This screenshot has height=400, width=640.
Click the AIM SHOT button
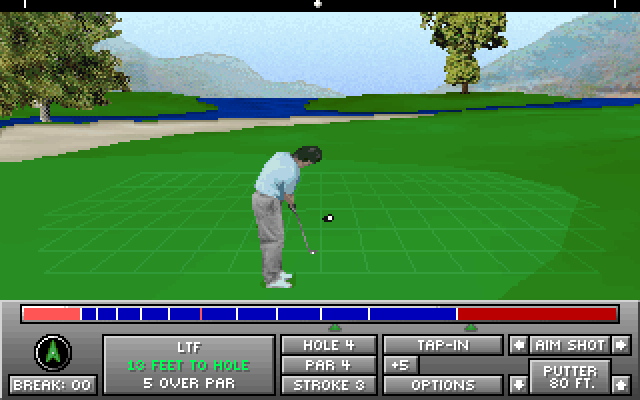(x=569, y=345)
